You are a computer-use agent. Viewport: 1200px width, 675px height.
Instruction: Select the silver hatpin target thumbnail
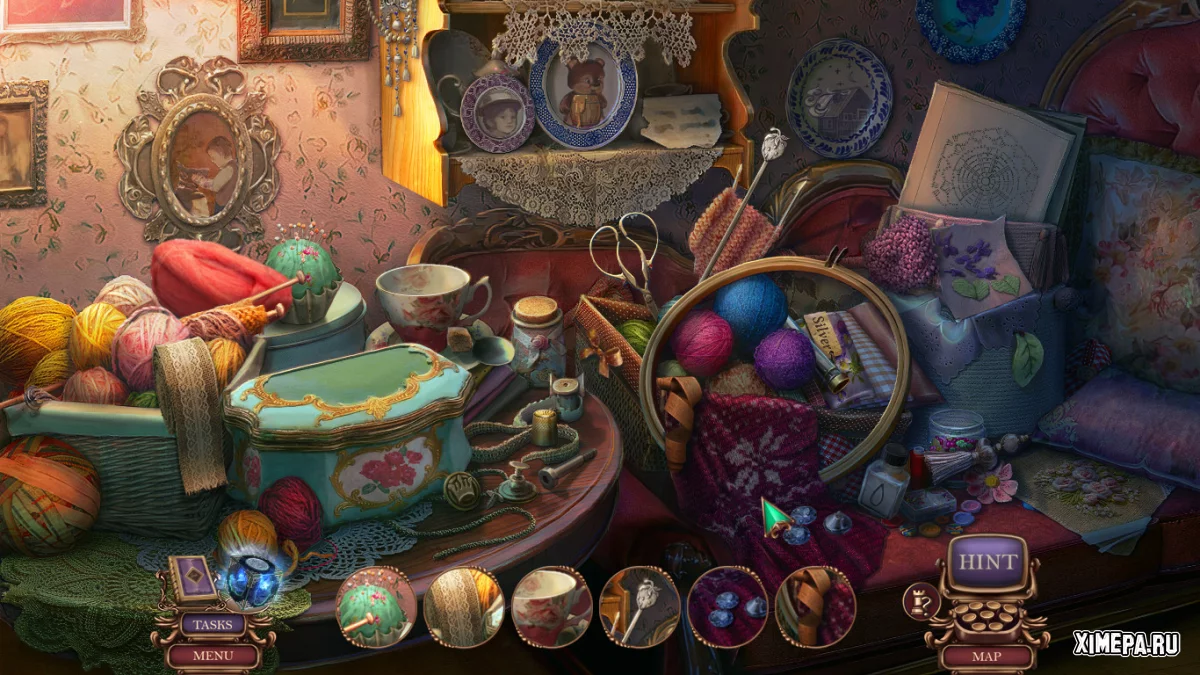640,607
